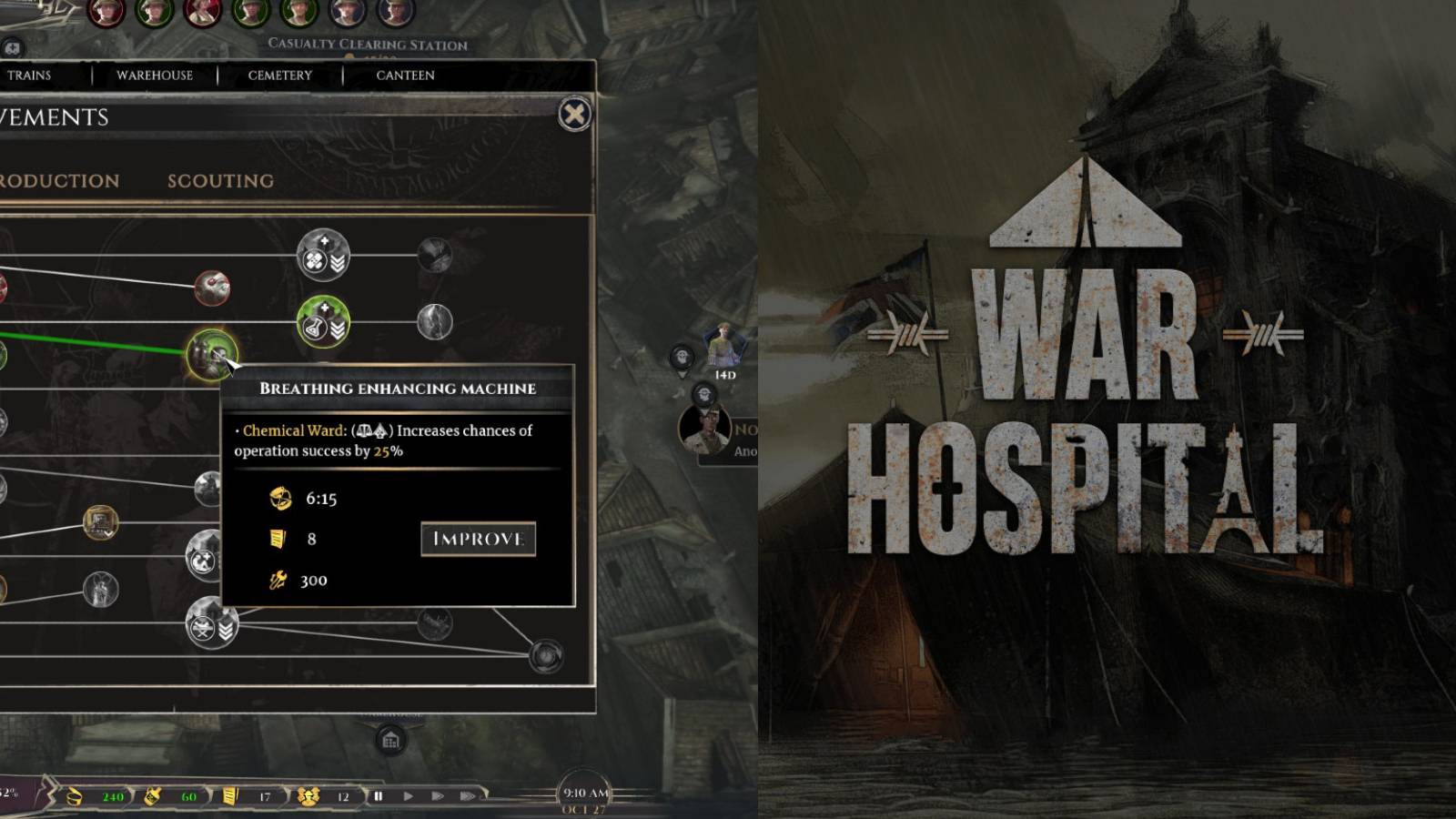The image size is (1456, 819).
Task: Click the bandages resource icon showing 240
Action: coord(74,795)
